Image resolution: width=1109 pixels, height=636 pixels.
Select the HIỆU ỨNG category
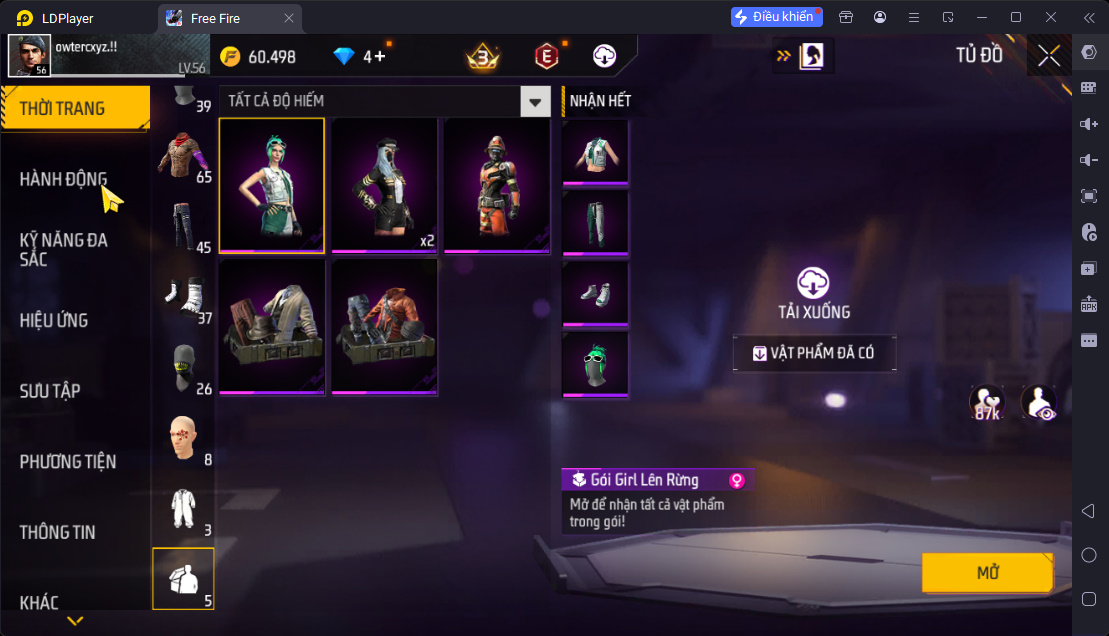(54, 320)
